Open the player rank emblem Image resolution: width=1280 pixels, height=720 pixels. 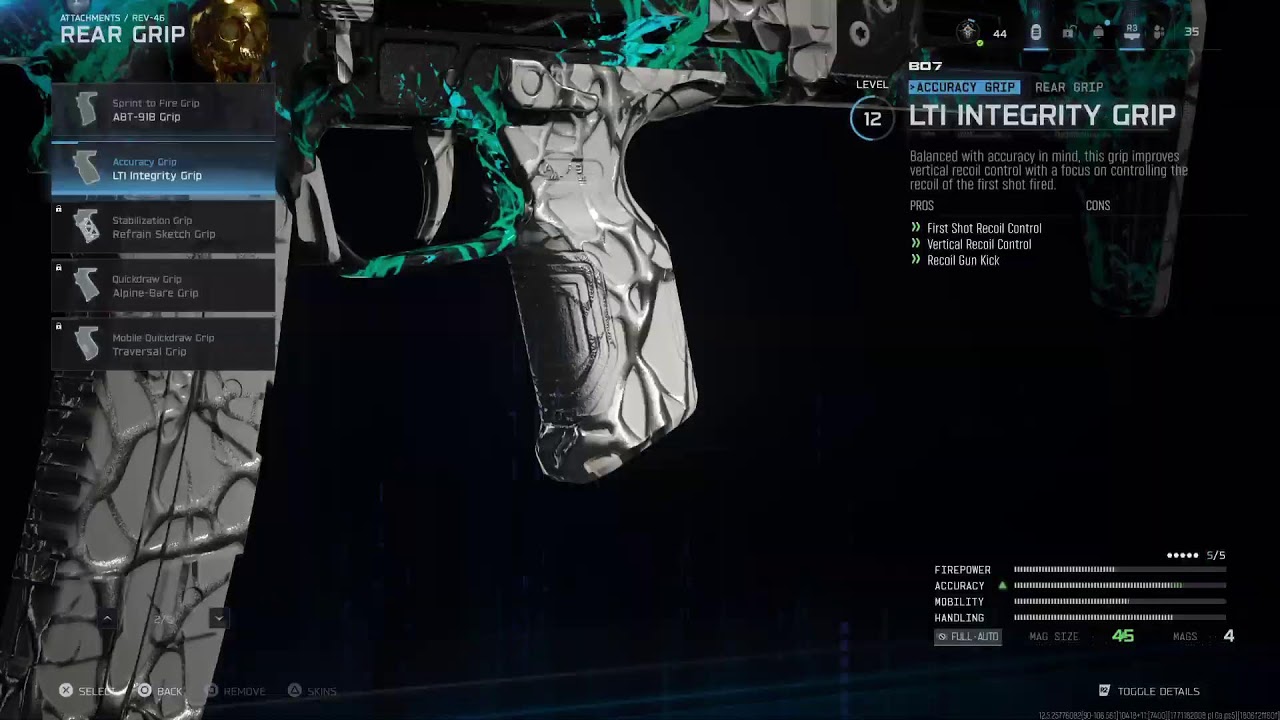point(968,32)
